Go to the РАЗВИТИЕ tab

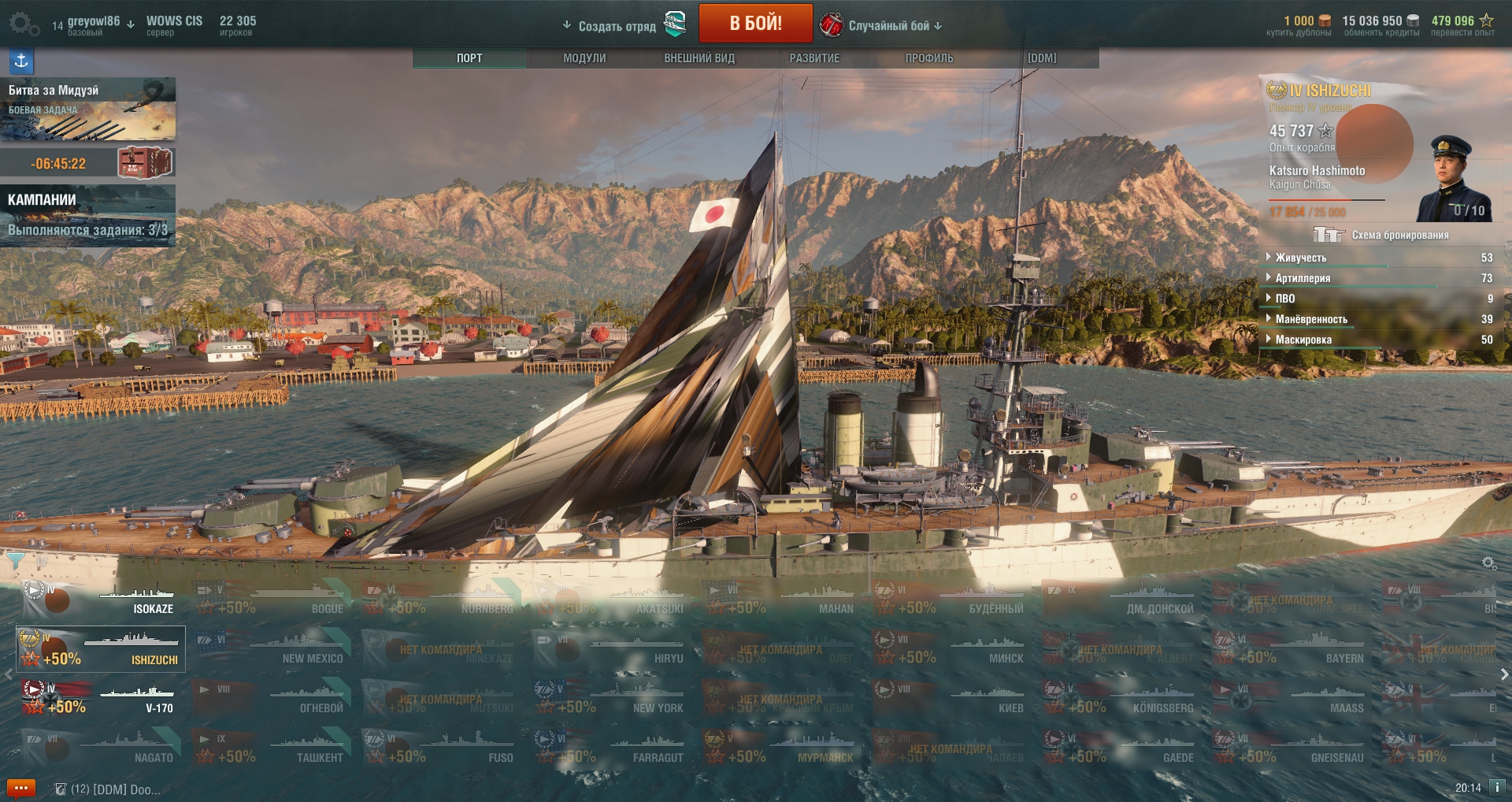[814, 58]
